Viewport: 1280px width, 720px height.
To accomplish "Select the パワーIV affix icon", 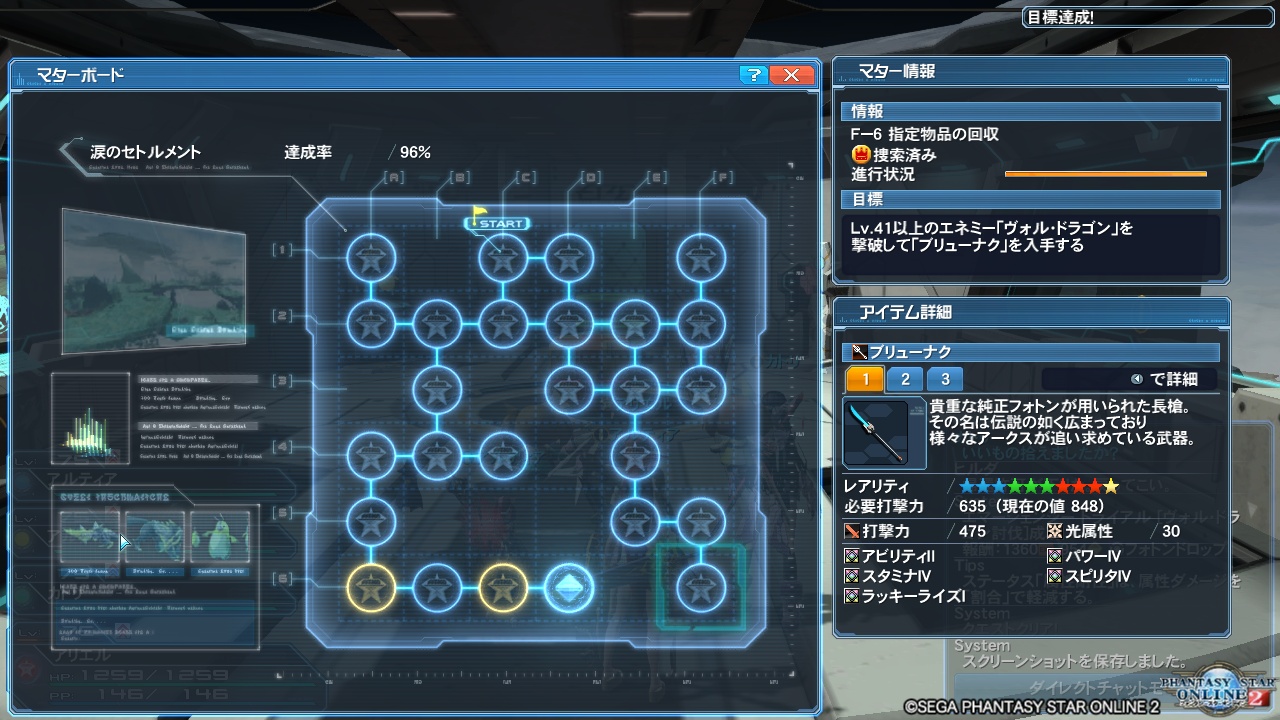I will (x=1053, y=555).
